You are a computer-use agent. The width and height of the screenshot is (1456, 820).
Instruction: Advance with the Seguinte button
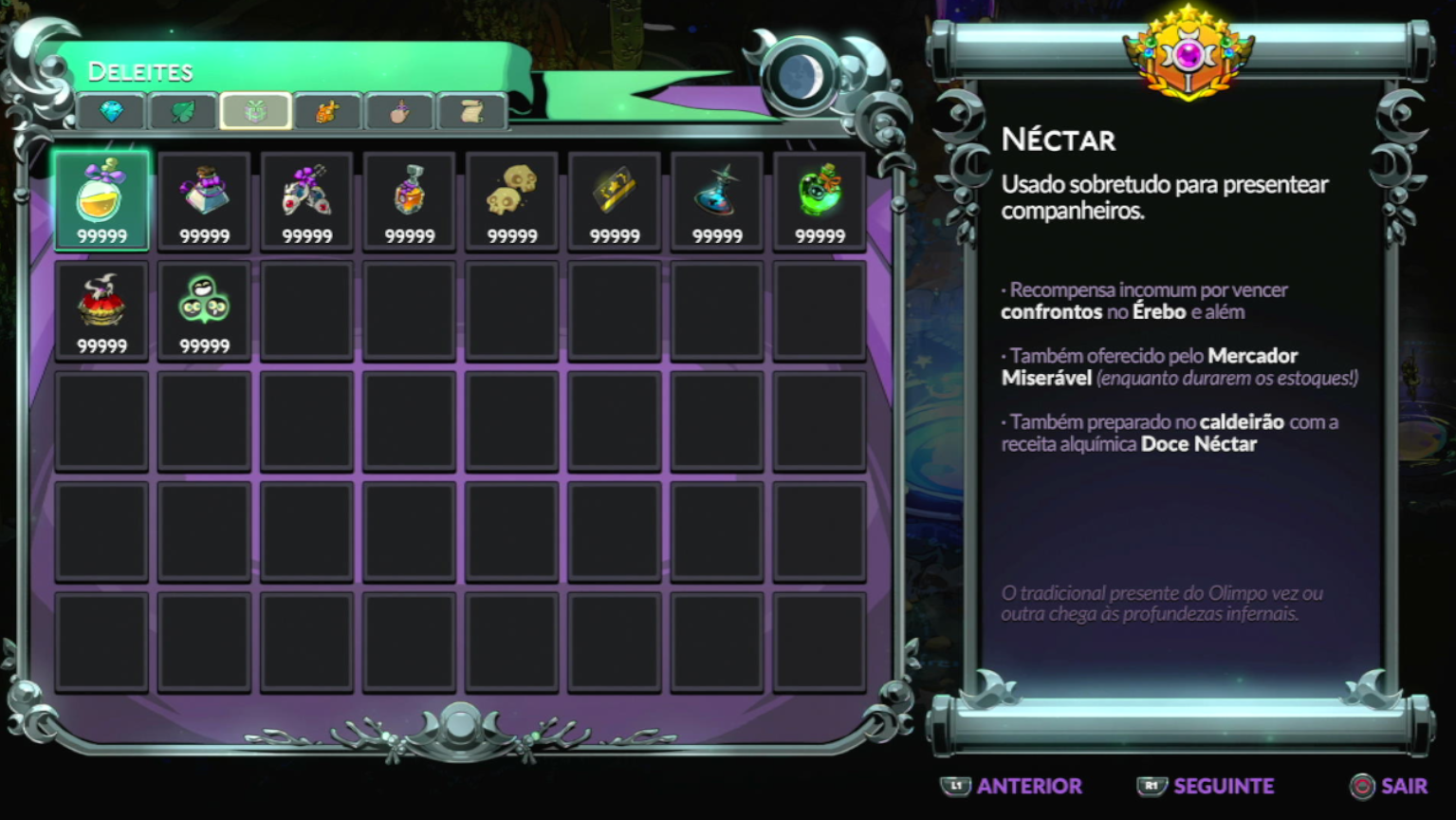click(x=1205, y=787)
